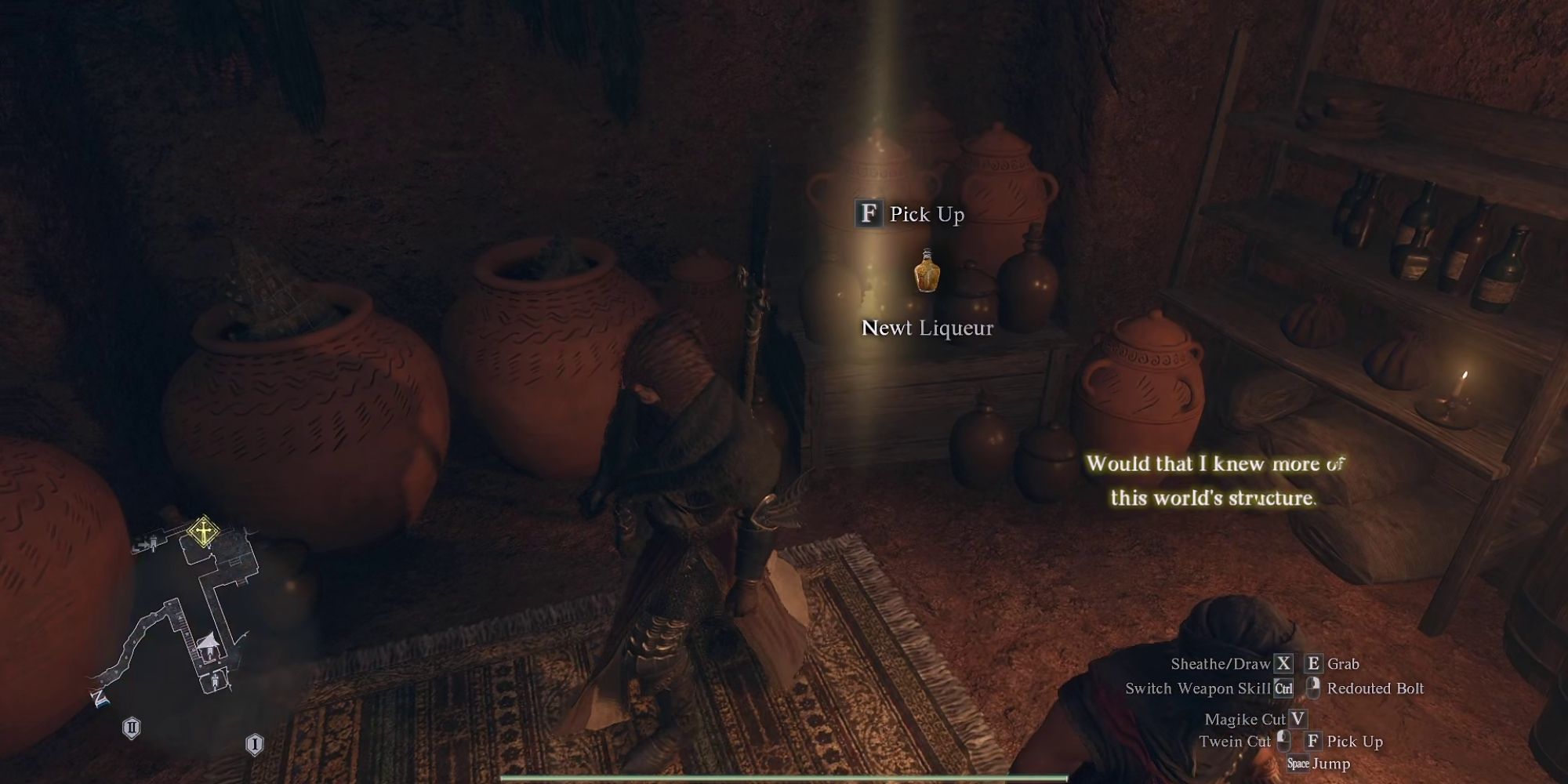Click the V key icon for Magike Cut
1568x784 pixels.
(1298, 718)
